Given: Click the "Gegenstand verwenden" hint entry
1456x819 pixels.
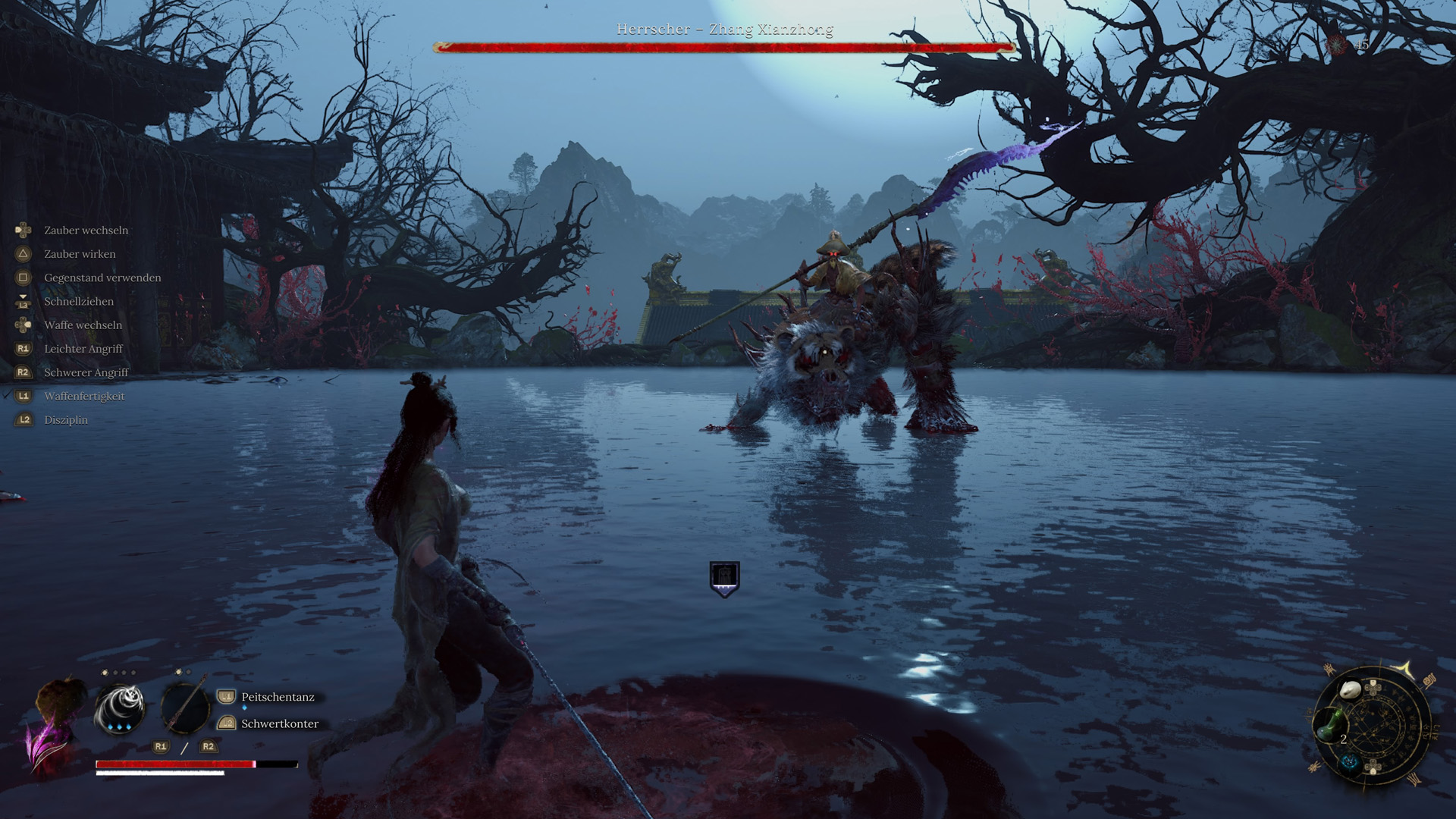Looking at the screenshot, I should coord(102,278).
